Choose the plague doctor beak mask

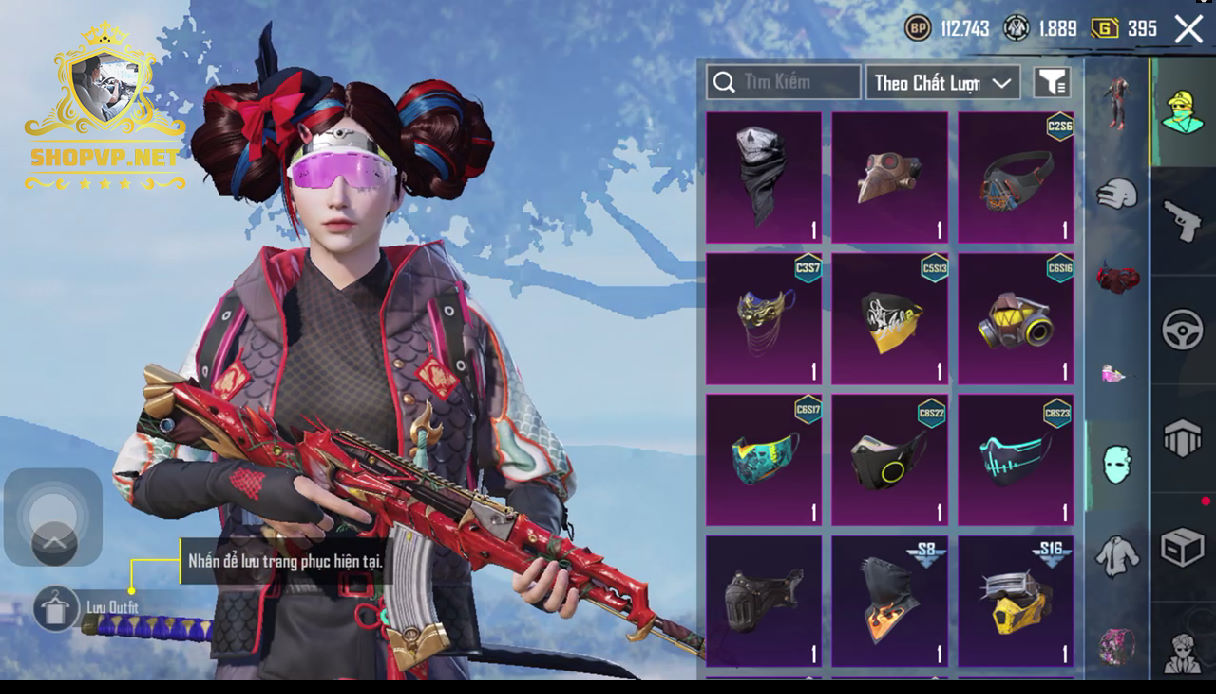pyautogui.click(x=889, y=177)
